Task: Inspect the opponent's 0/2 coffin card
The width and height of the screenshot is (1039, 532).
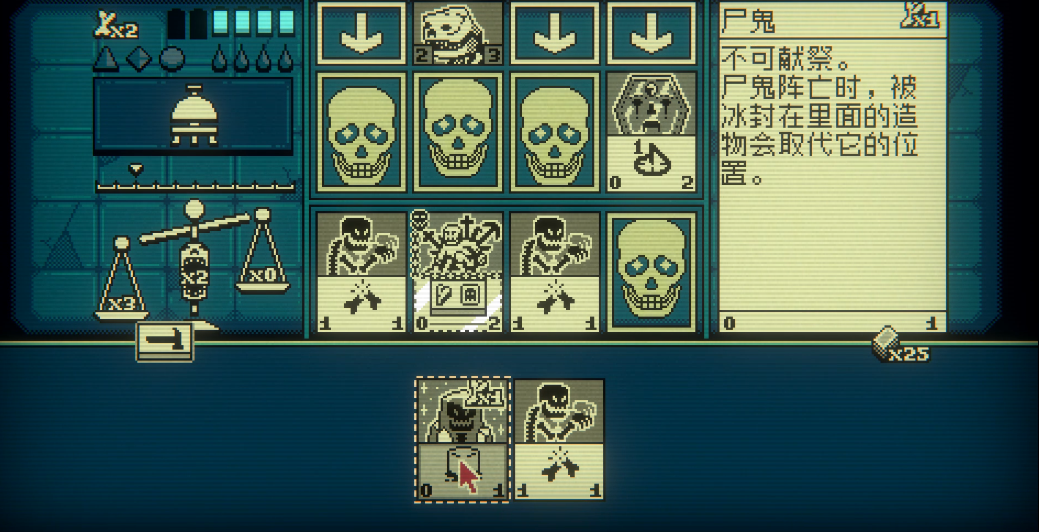Action: pos(651,131)
